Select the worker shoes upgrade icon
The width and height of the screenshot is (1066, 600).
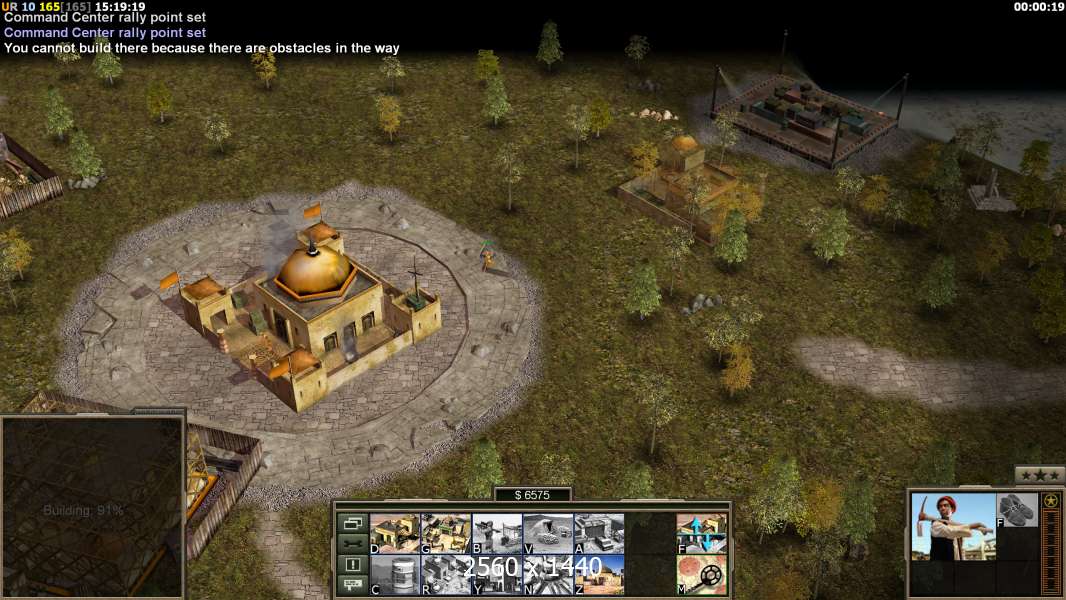pos(1018,510)
